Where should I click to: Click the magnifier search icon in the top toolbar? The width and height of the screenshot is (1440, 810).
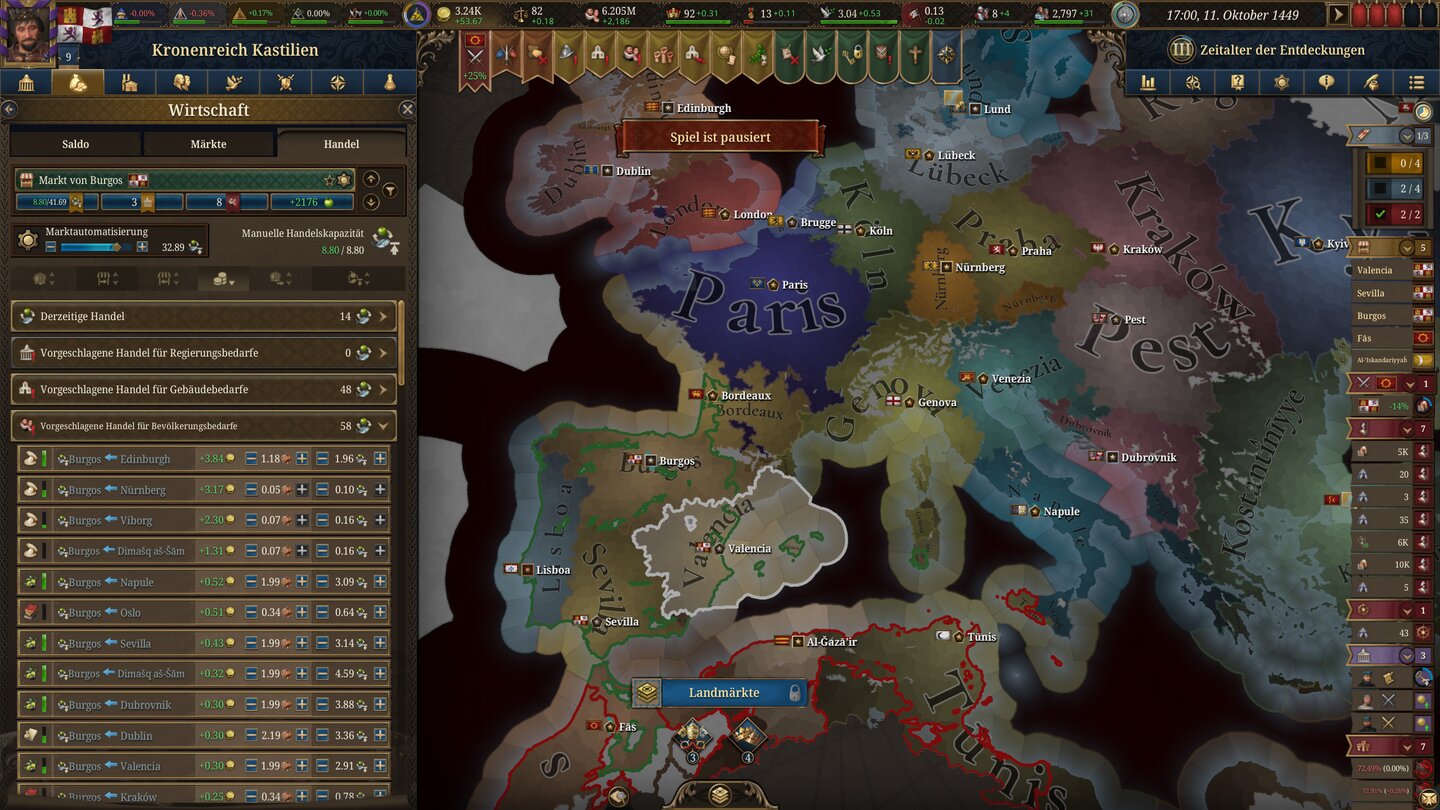coord(1193,82)
